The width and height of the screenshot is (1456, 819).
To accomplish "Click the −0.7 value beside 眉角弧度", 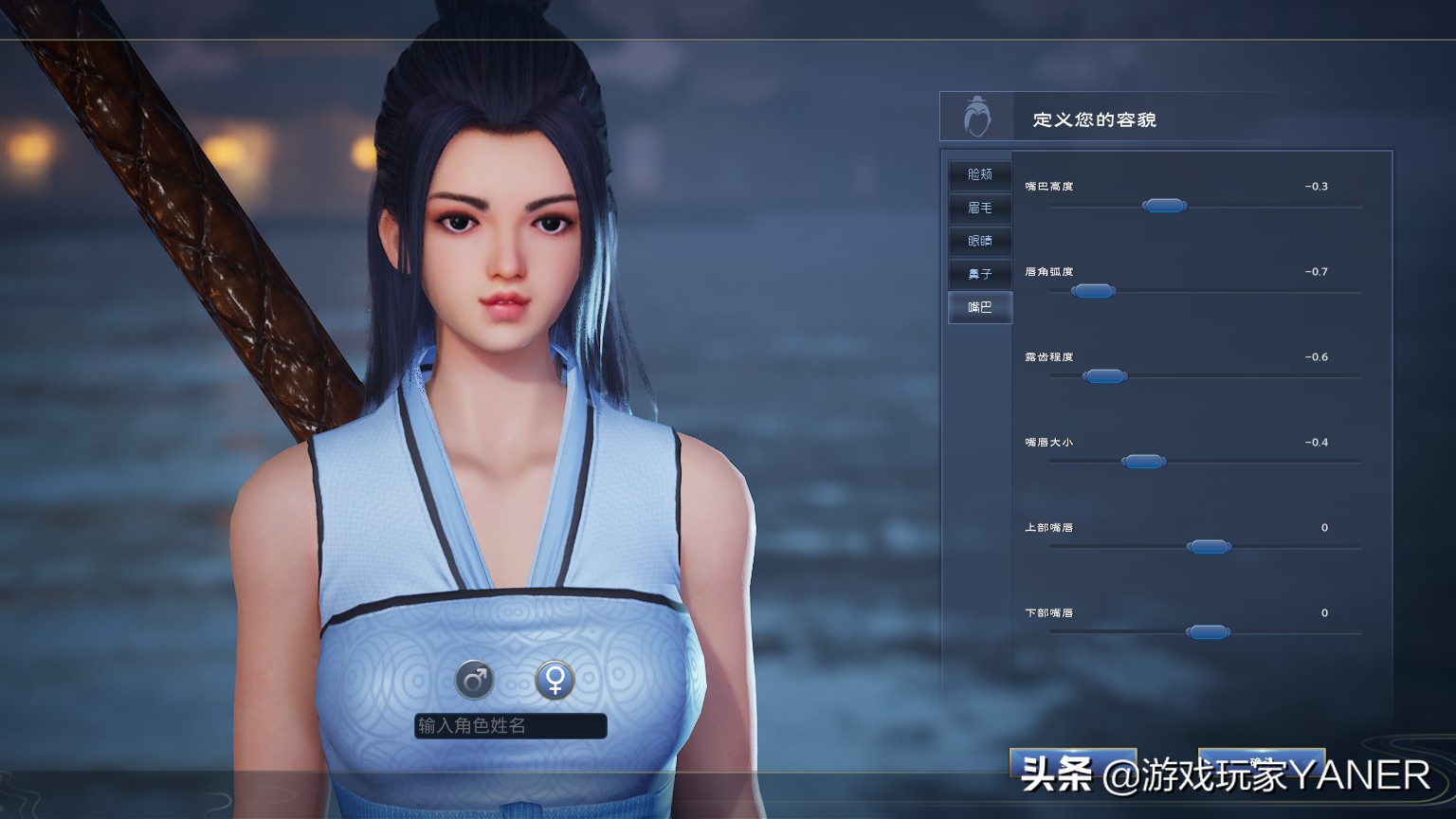I will [x=1317, y=272].
